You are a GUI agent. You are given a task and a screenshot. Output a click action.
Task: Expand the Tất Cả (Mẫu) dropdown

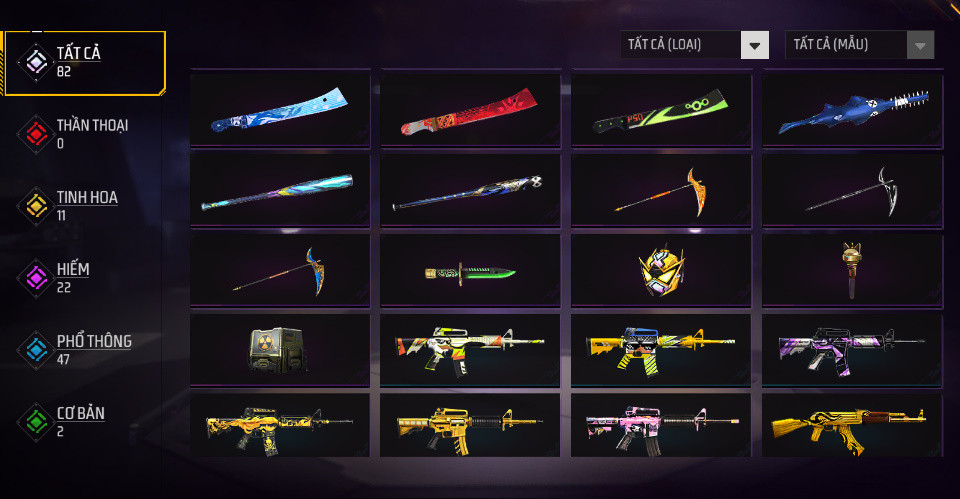pyautogui.click(x=860, y=45)
